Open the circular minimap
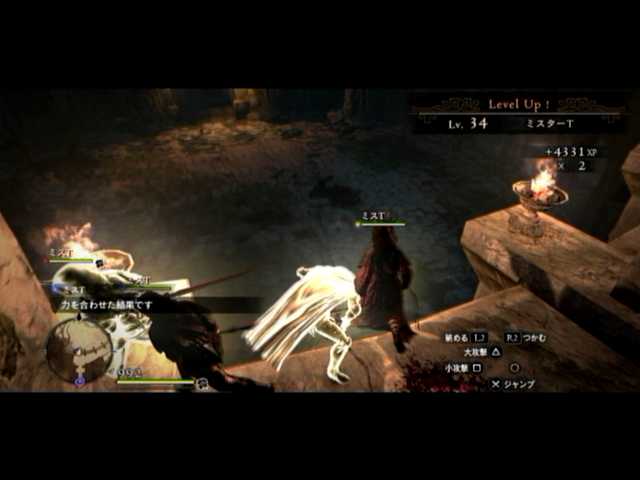640x480 pixels. coord(79,349)
